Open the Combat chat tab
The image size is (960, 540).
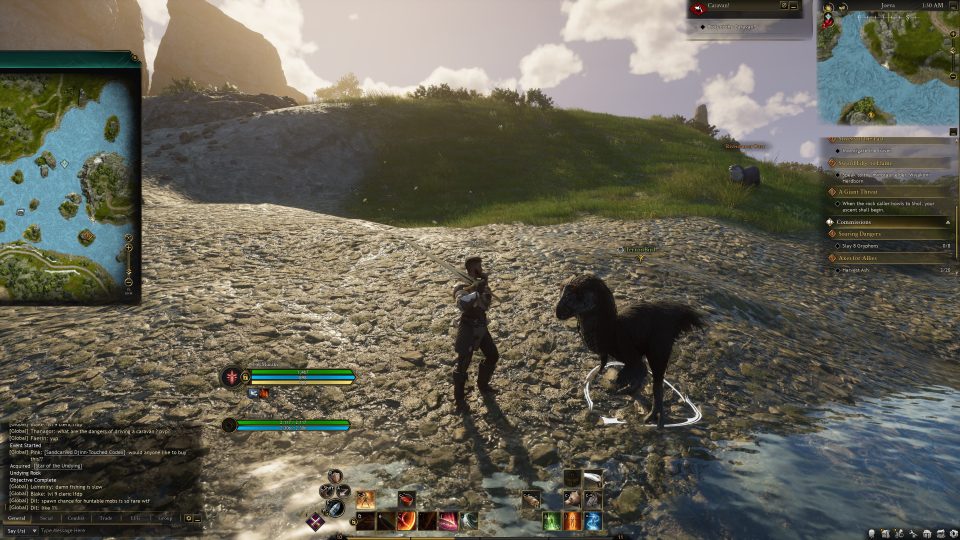pos(75,518)
